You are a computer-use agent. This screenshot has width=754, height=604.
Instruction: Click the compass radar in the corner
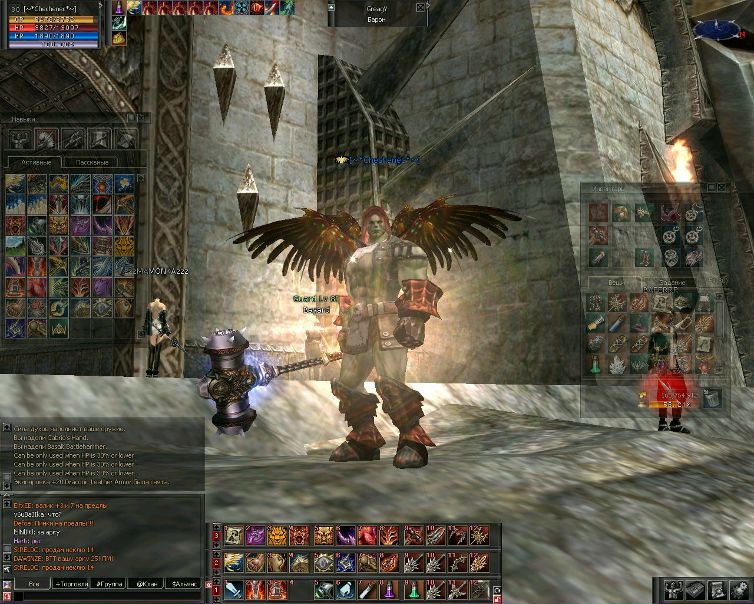click(733, 30)
